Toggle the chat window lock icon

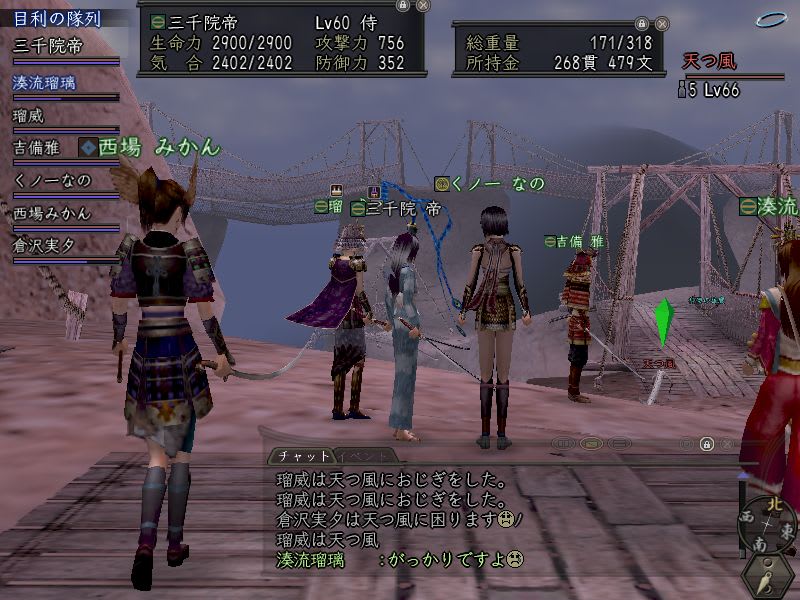[706, 443]
